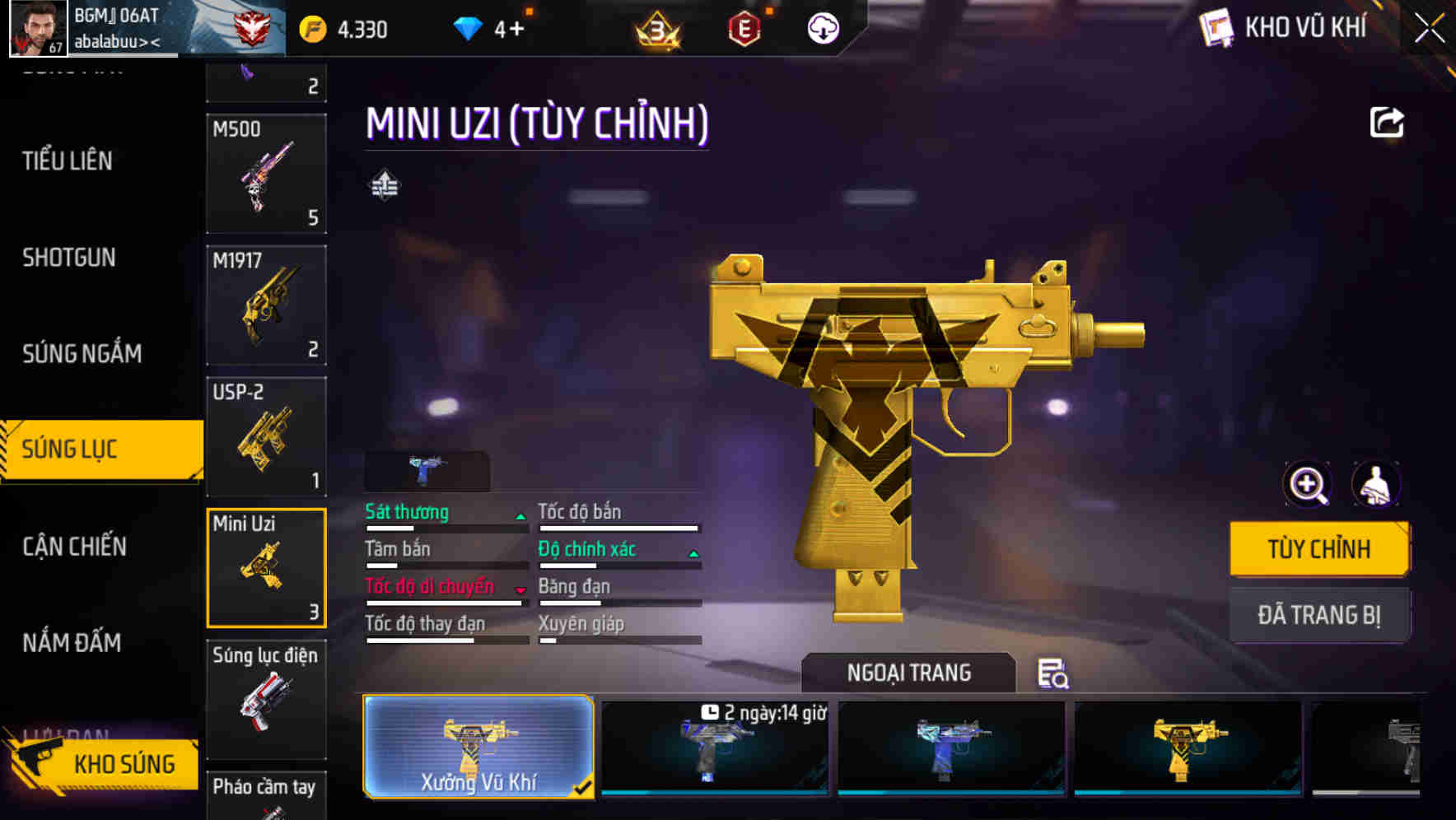Select the Xưởng Vũ Khí skin thumbnail
Screen dimensions: 1456x820
pos(478,747)
